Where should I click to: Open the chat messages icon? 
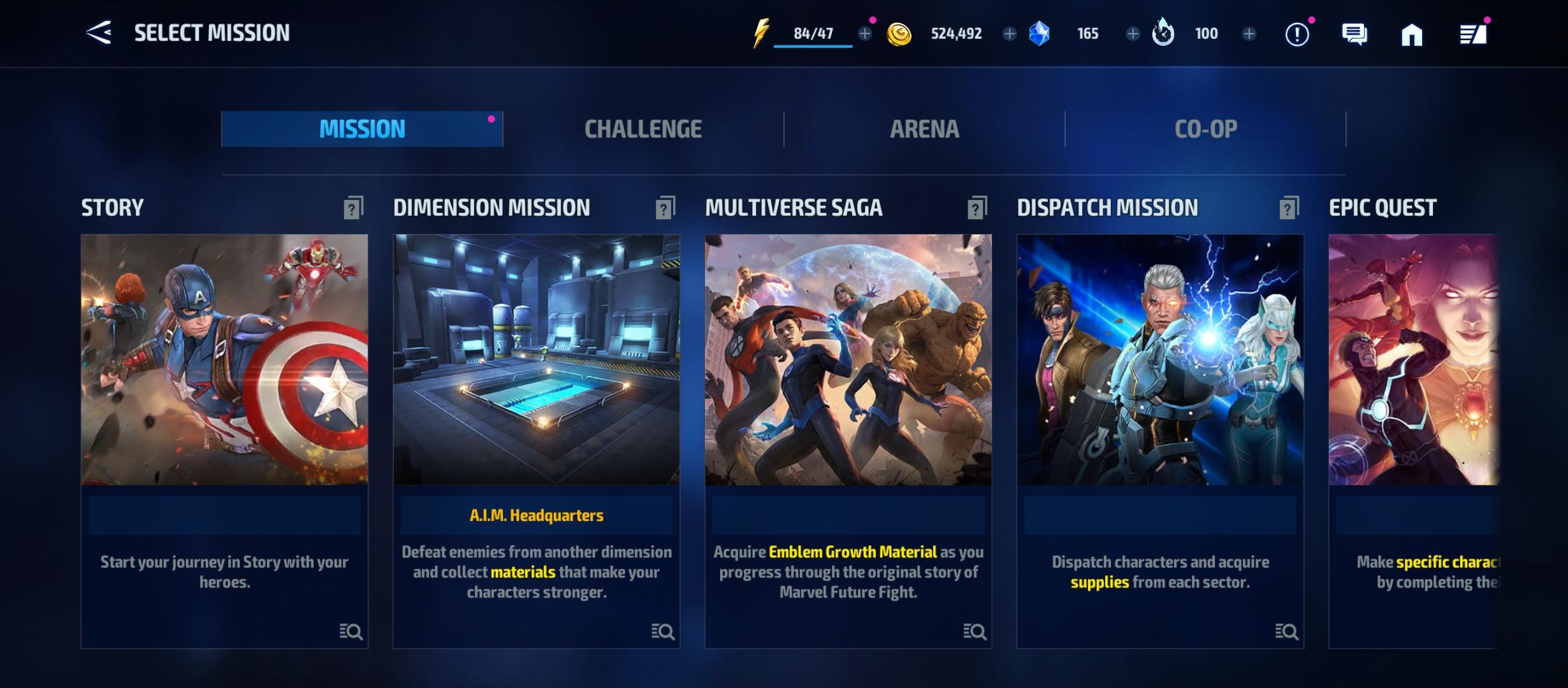pos(1354,35)
